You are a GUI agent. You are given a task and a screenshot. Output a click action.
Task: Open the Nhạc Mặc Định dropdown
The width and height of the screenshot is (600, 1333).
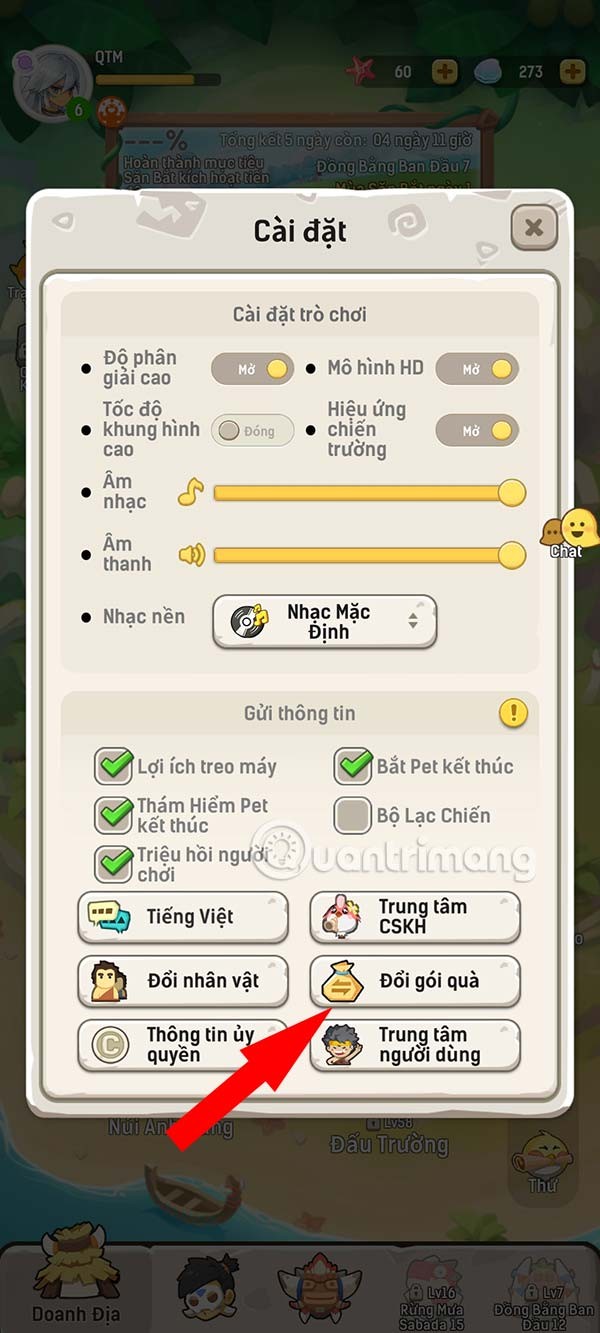[324, 622]
